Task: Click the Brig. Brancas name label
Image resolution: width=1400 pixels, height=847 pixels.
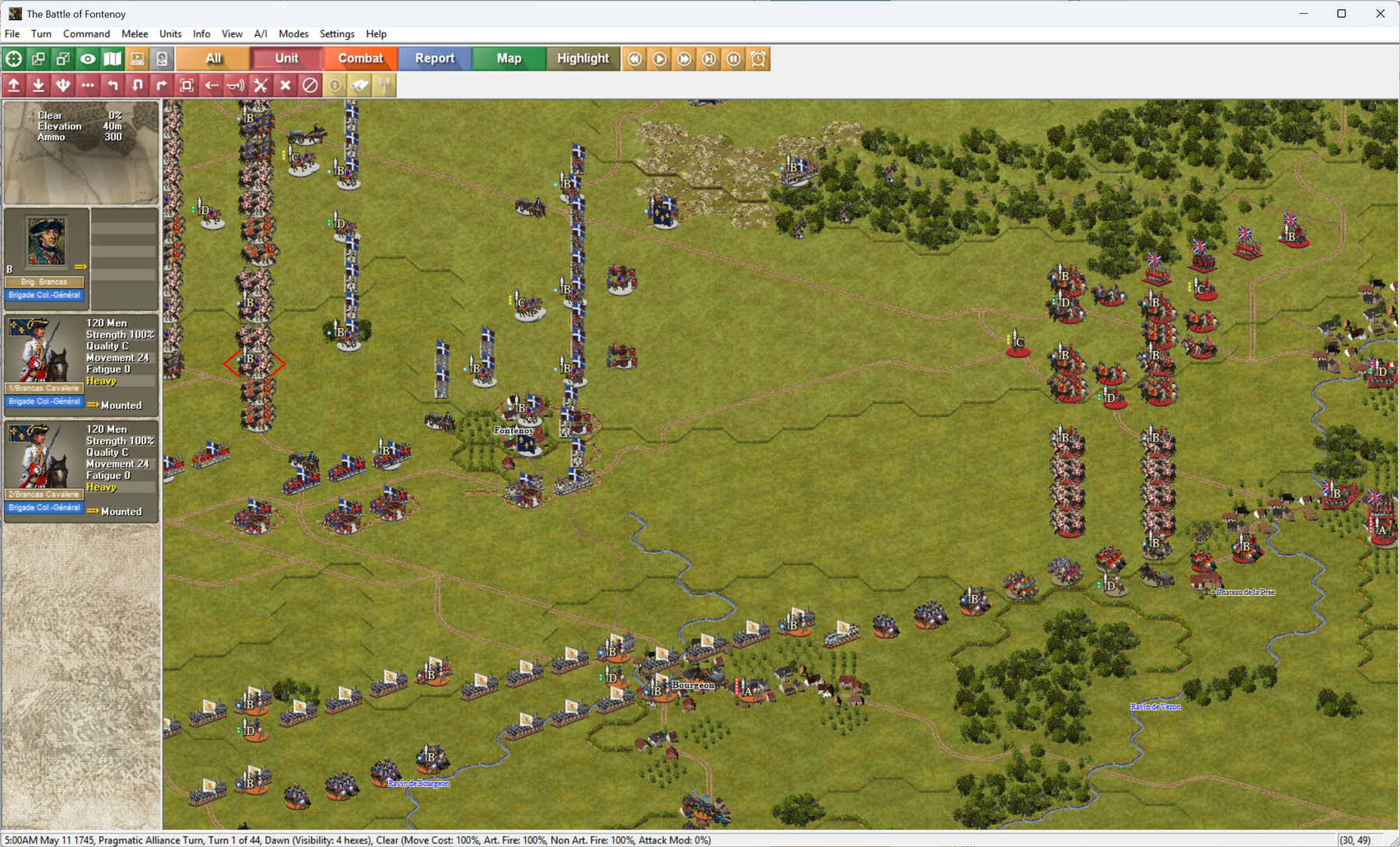Action: [x=44, y=281]
